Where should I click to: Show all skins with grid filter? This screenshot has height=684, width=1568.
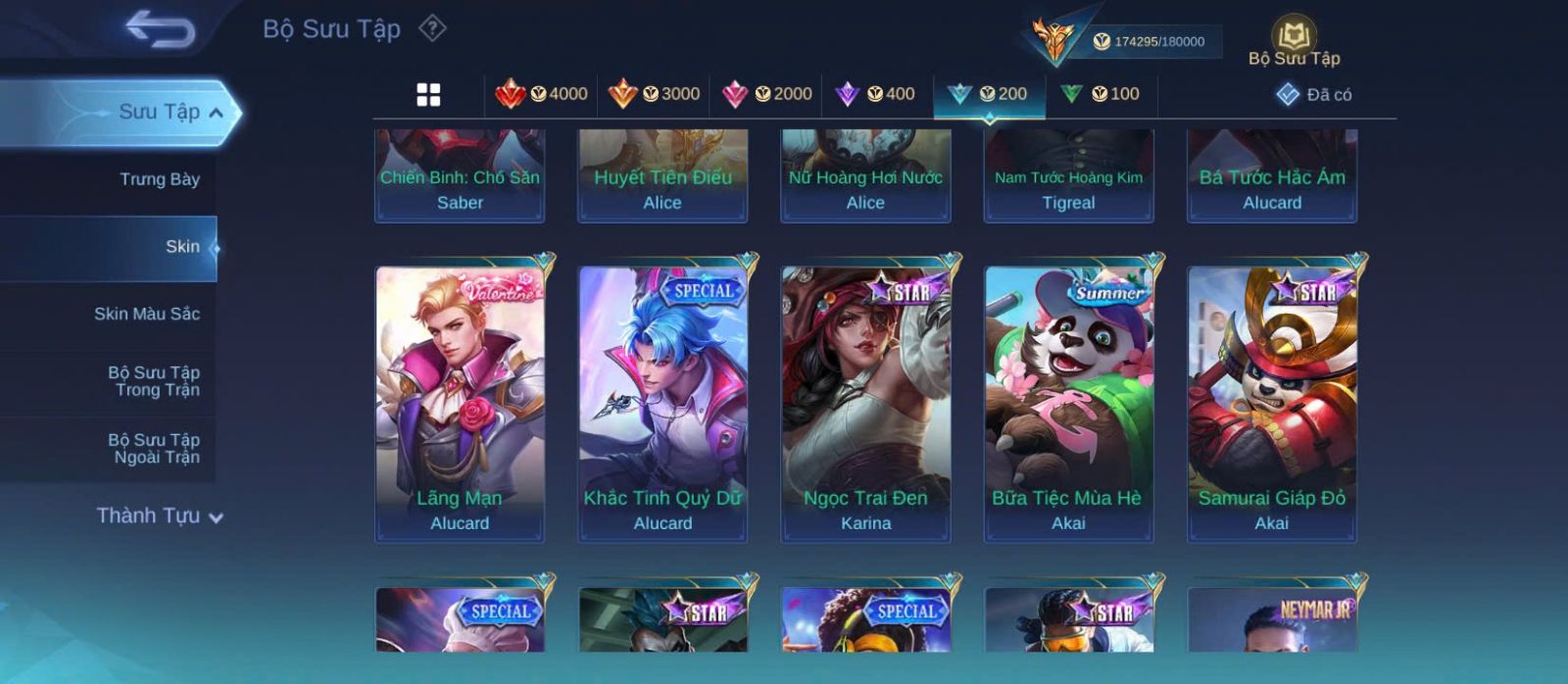pos(428,95)
